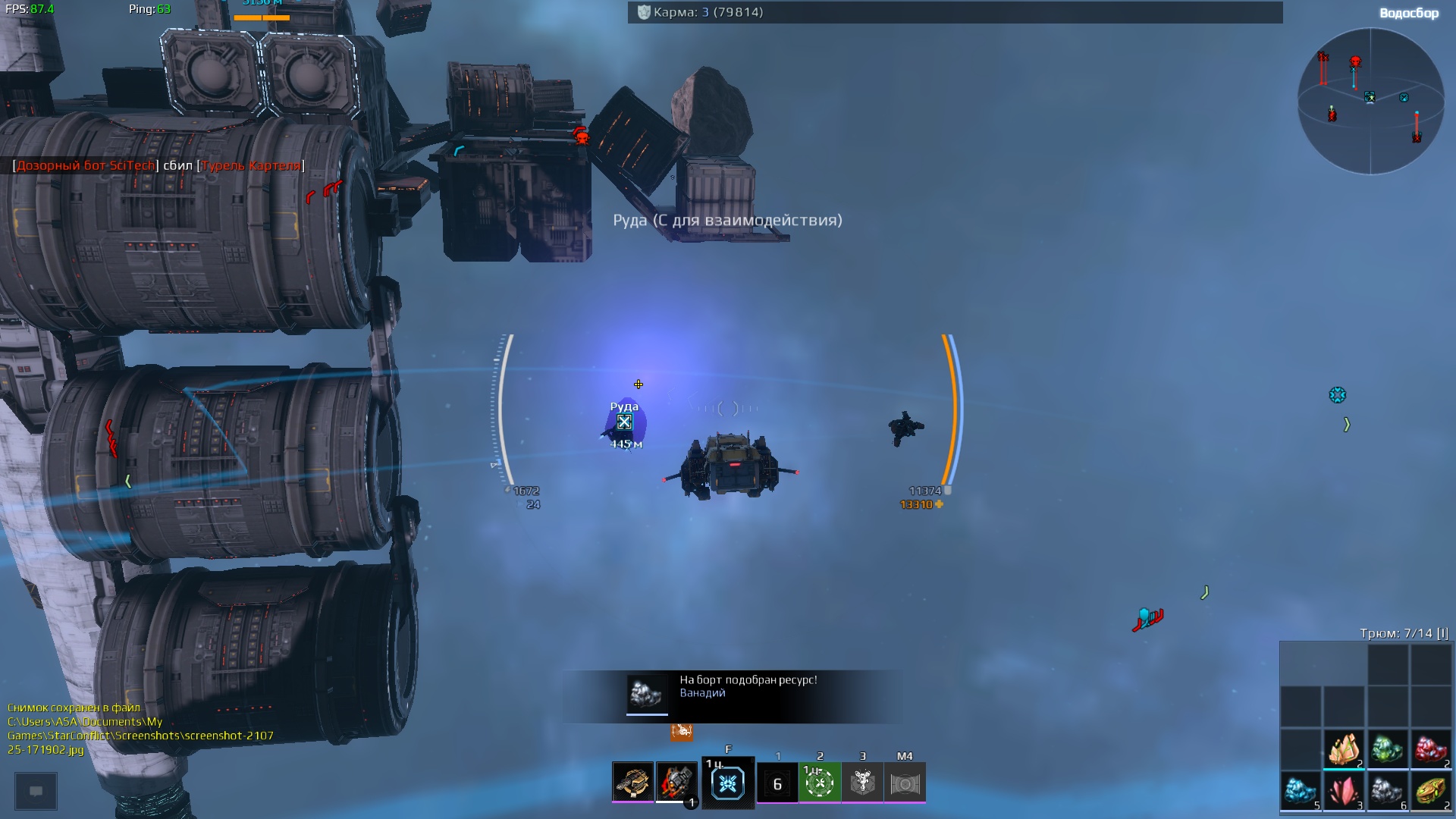This screenshot has width=1456, height=819.
Task: Activate the blue special module
Action: 728,783
